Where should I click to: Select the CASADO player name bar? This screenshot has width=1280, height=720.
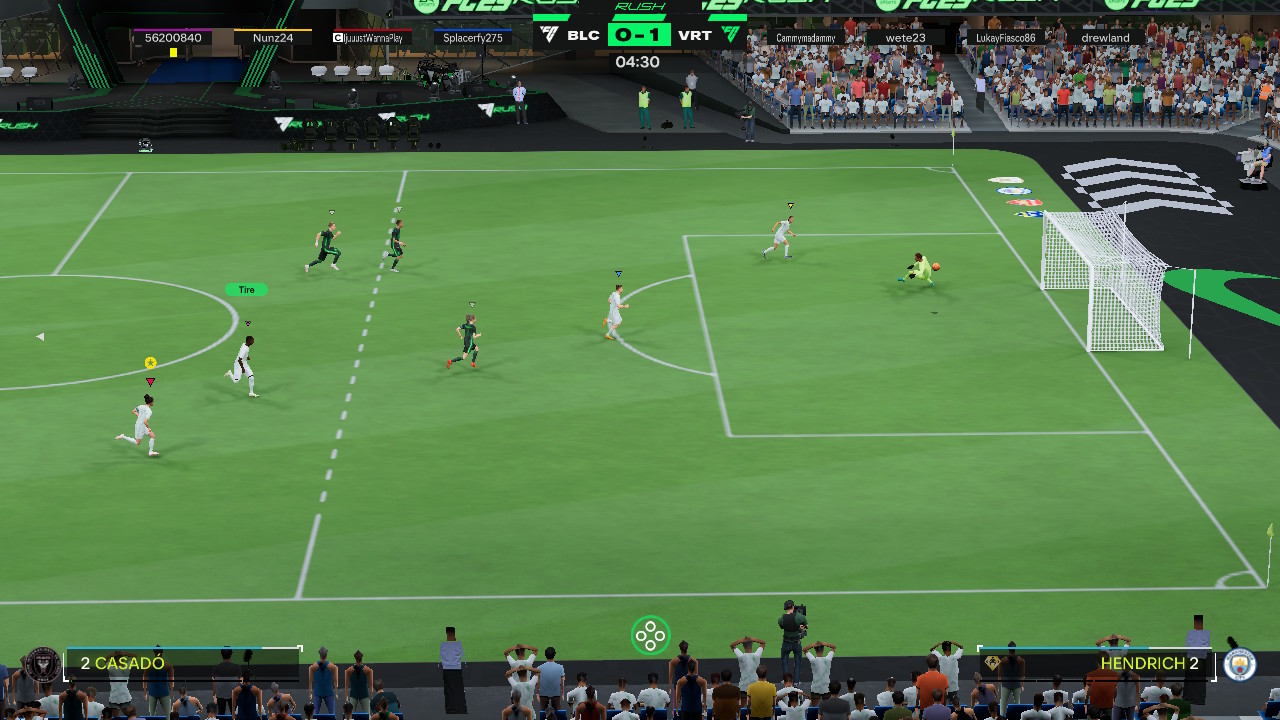coord(183,663)
